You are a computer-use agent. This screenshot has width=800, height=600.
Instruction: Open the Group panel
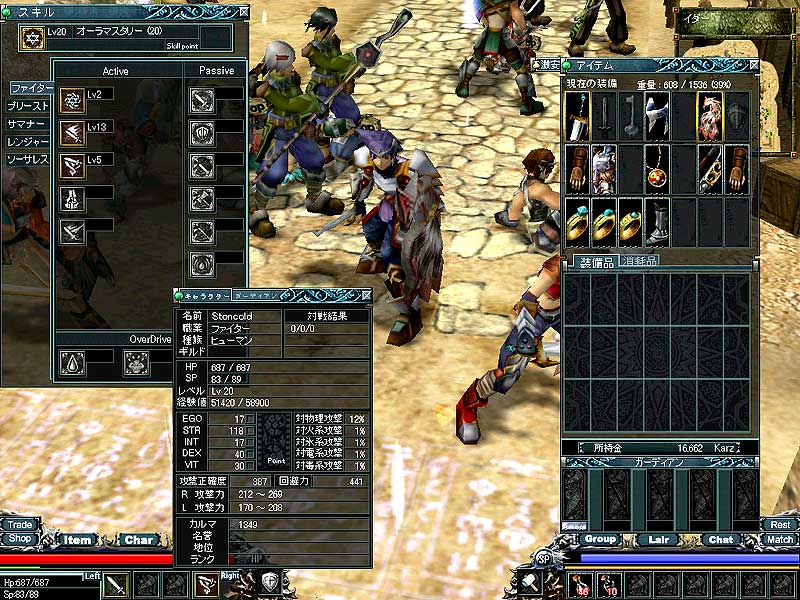click(600, 539)
